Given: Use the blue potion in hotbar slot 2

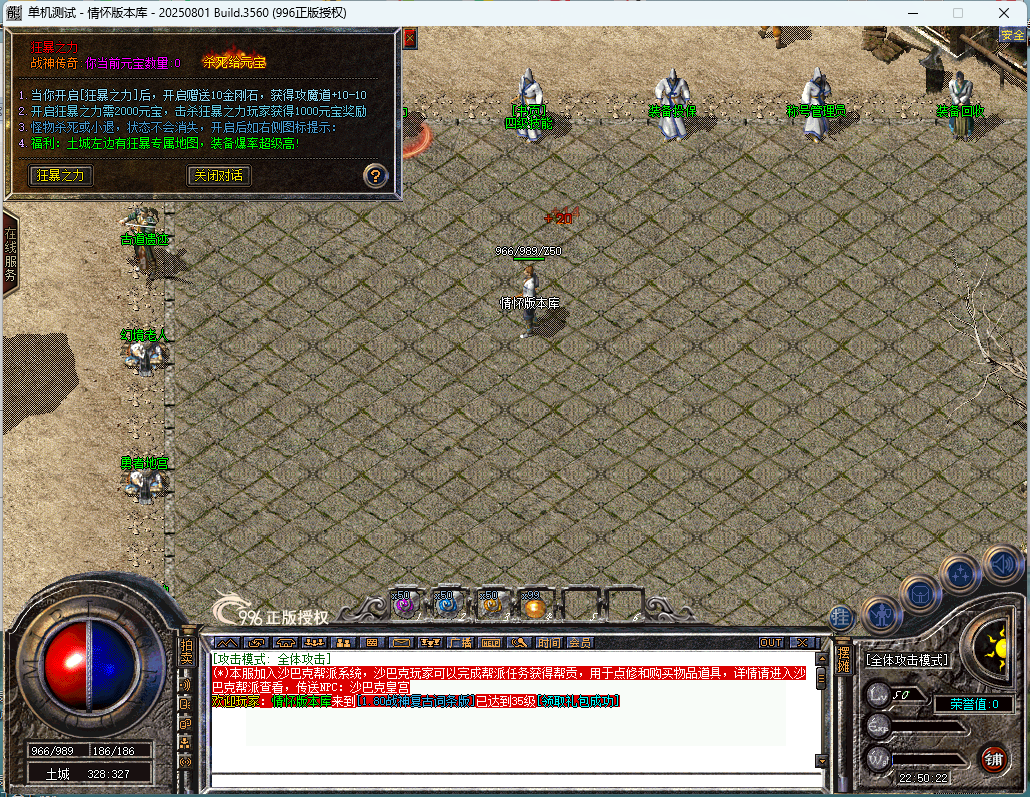Looking at the screenshot, I should tap(445, 604).
